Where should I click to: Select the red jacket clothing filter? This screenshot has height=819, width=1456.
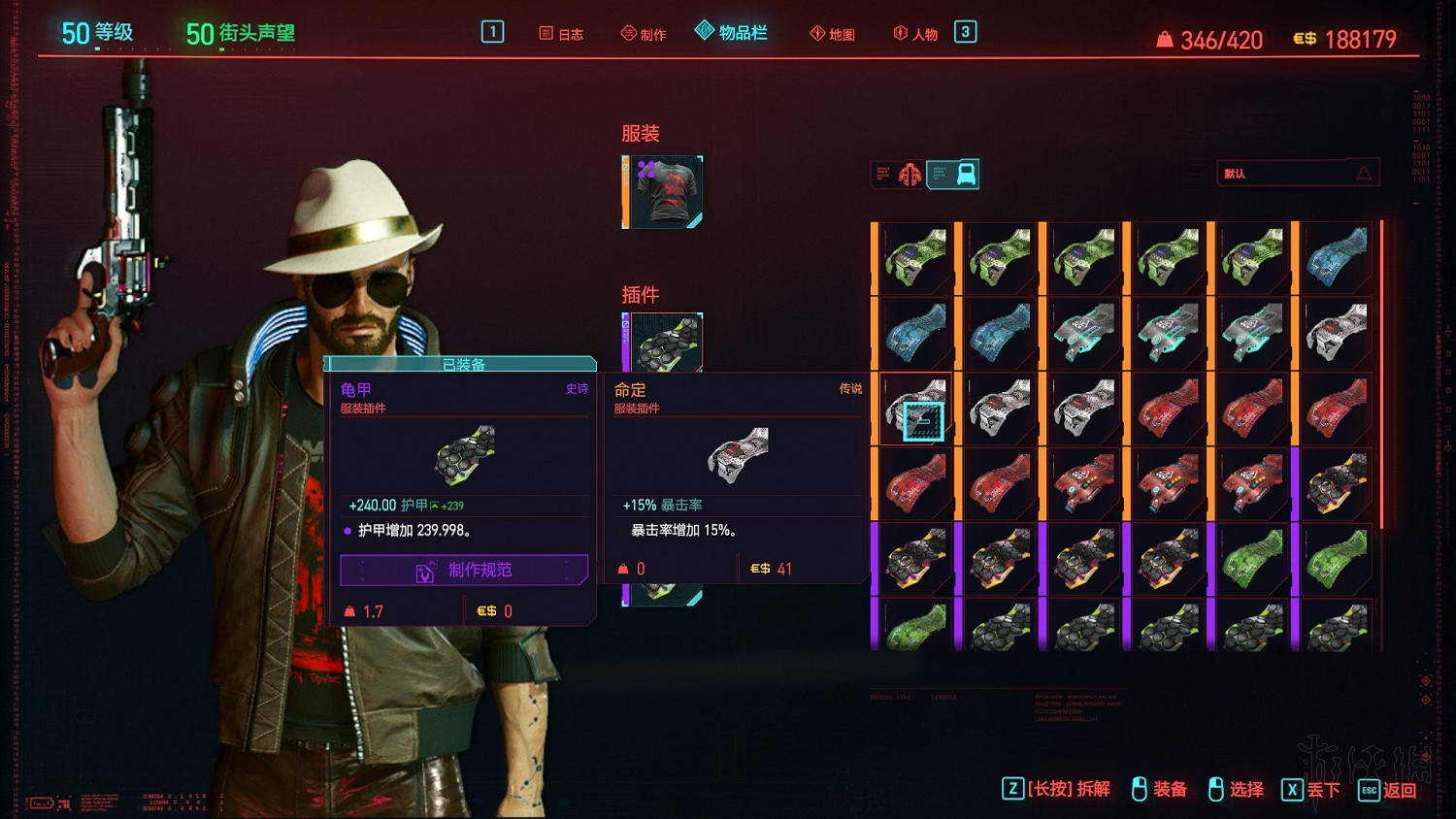click(910, 175)
